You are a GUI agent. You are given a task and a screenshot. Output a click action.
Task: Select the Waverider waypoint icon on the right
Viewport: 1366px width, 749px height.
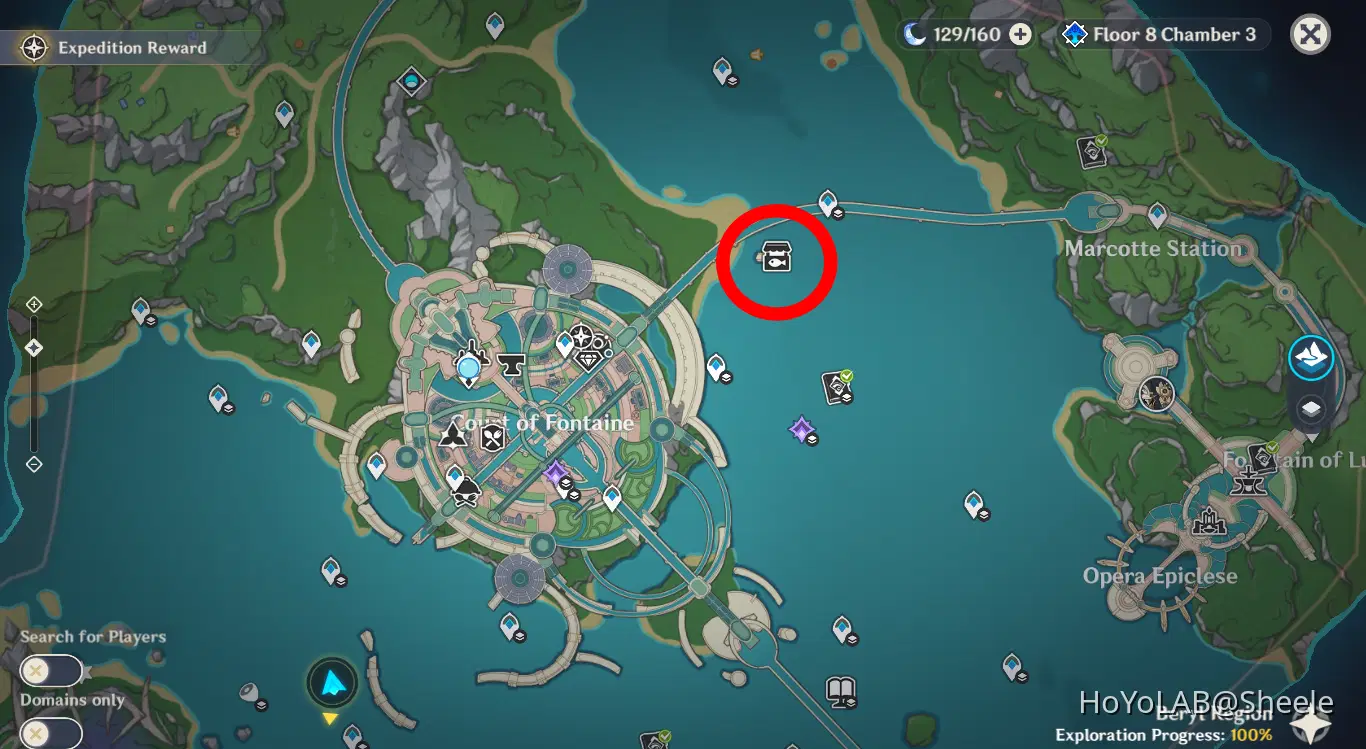pos(1311,357)
